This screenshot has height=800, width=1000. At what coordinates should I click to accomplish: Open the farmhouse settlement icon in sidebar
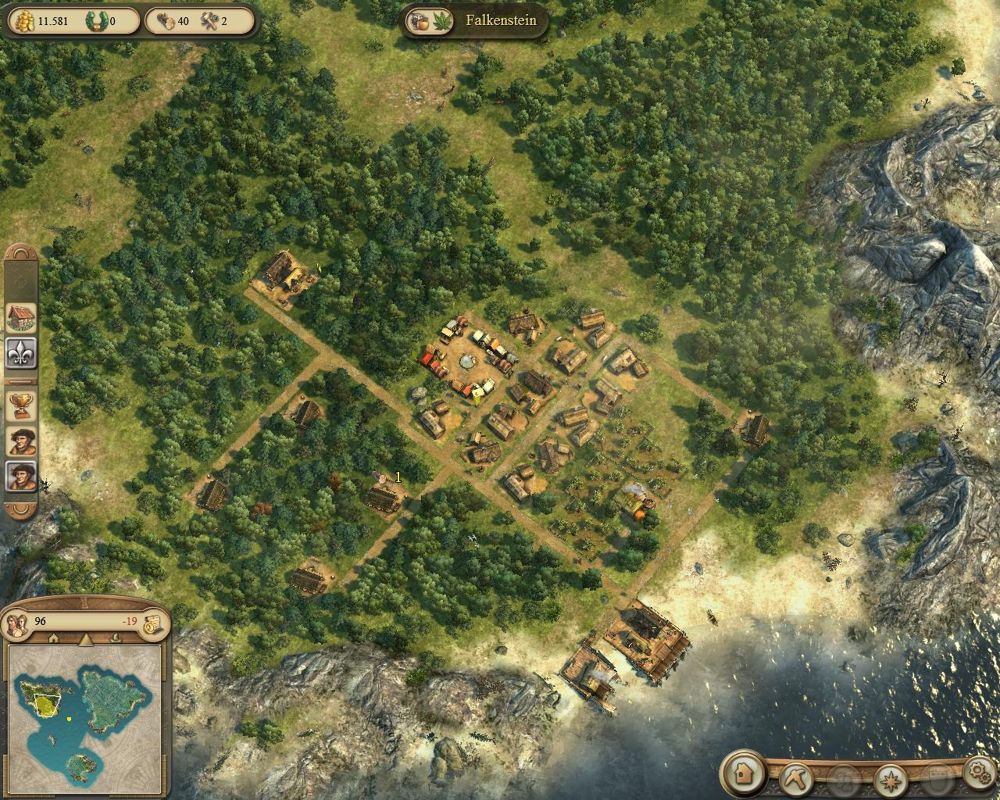pos(21,318)
